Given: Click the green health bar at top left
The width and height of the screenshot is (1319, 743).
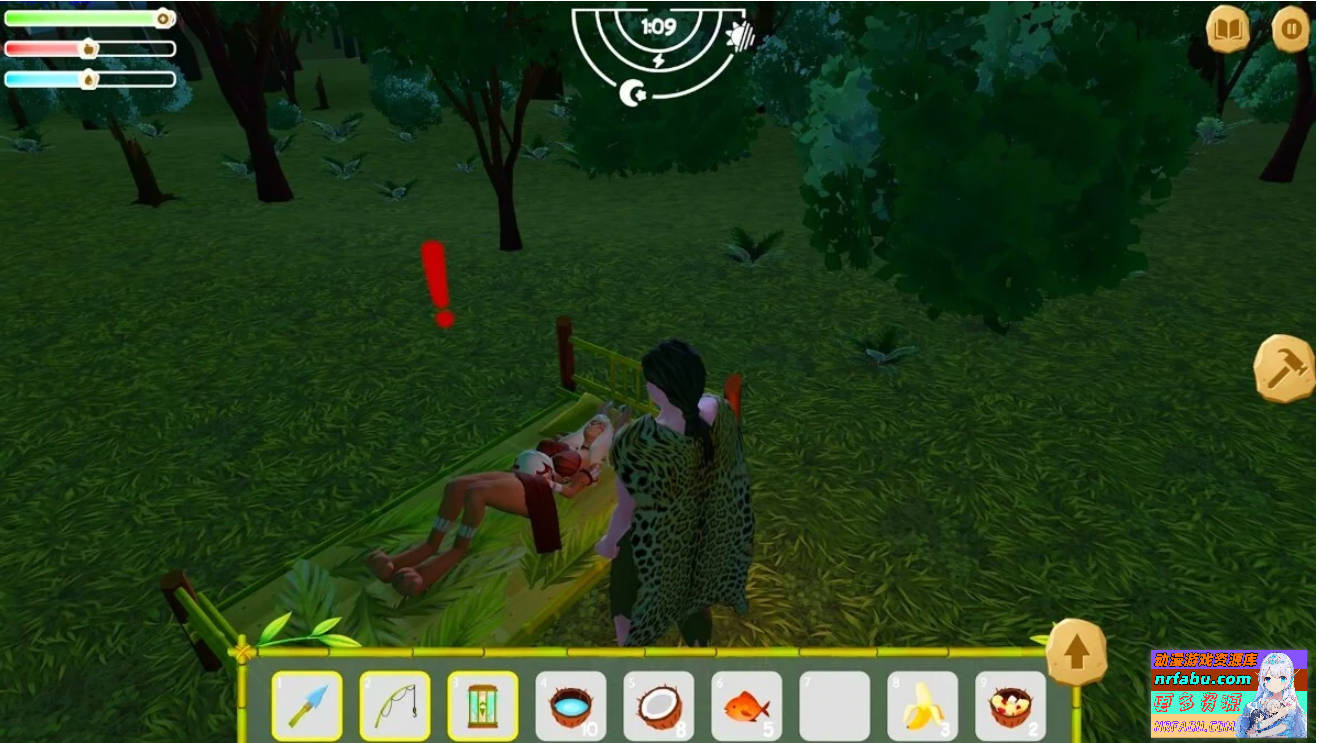Looking at the screenshot, I should 85,18.
